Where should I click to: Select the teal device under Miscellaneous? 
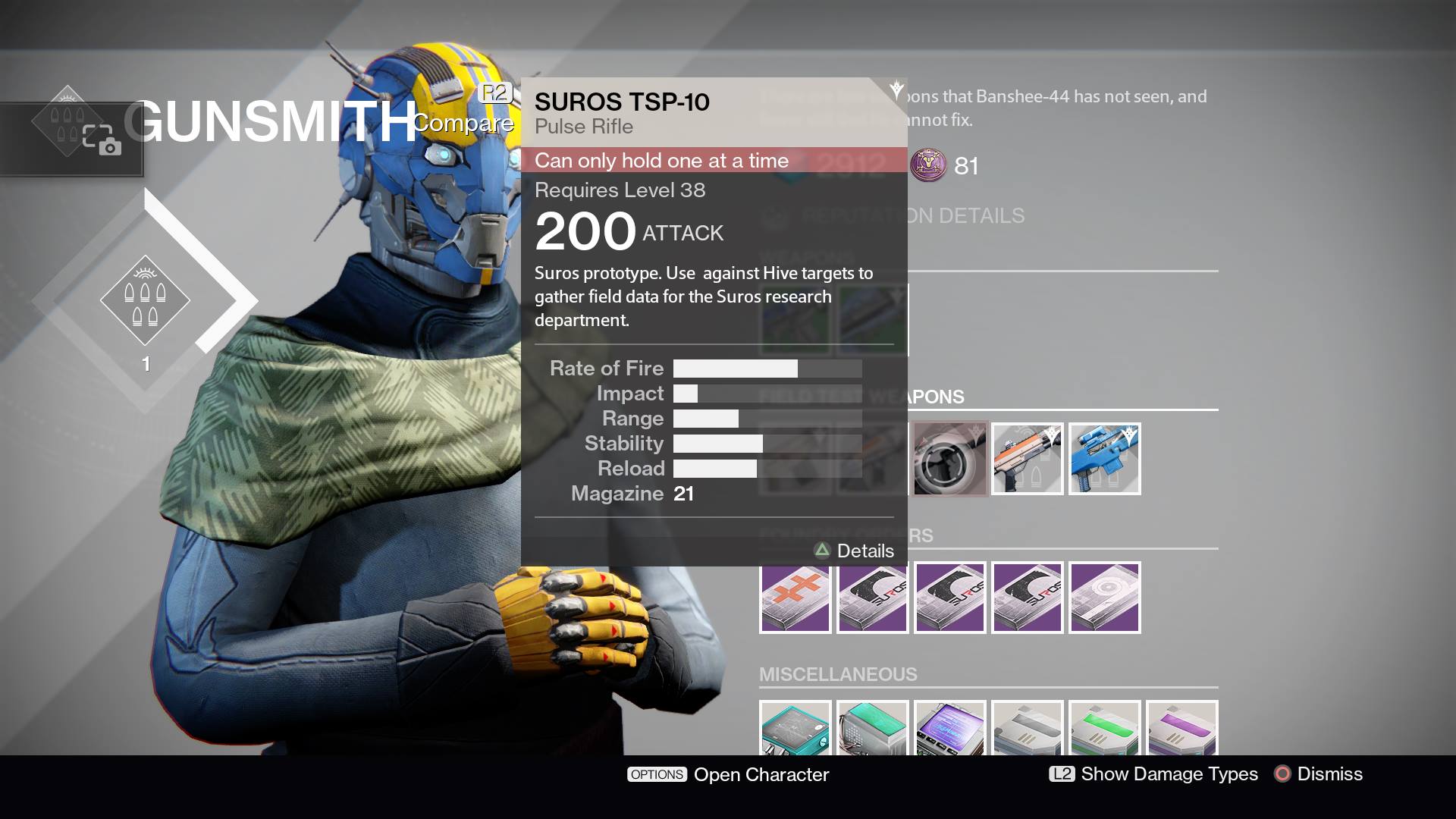[x=795, y=732]
